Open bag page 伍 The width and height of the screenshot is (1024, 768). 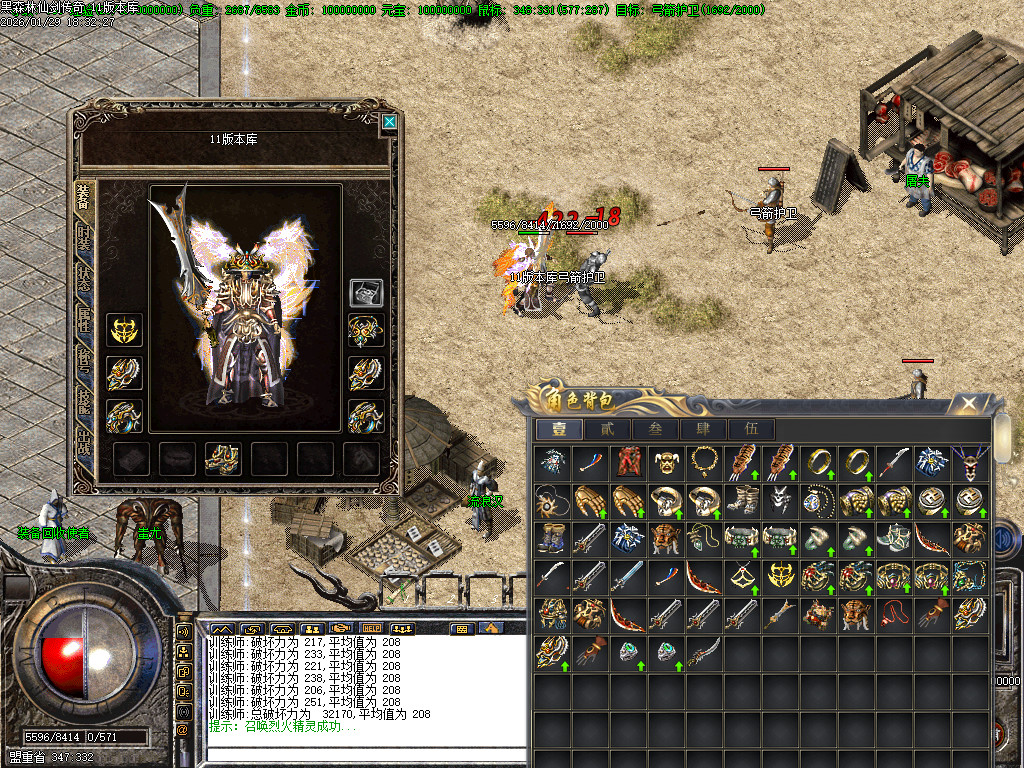coord(752,430)
